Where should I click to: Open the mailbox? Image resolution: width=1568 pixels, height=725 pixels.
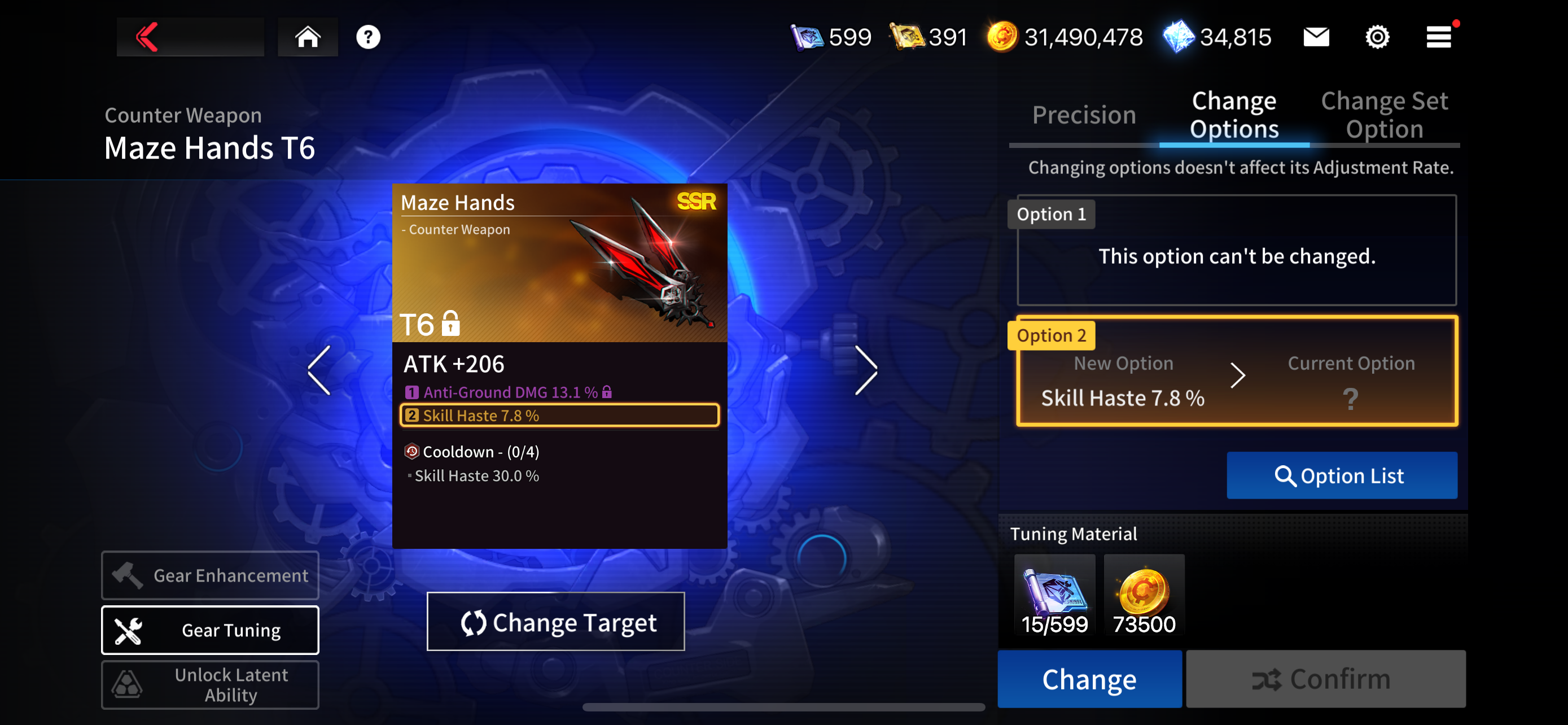pos(1316,37)
